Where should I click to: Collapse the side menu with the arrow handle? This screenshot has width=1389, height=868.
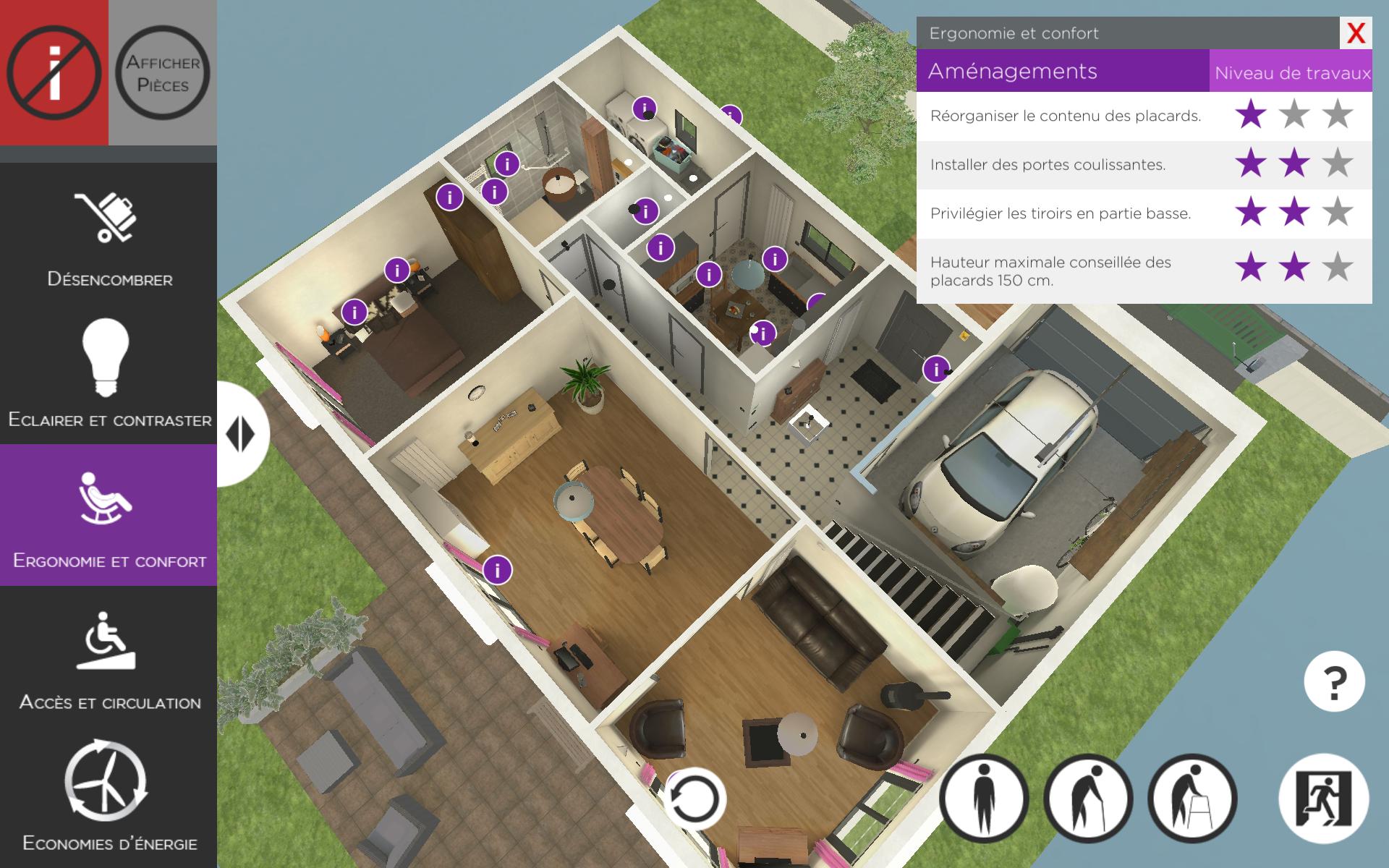point(241,434)
